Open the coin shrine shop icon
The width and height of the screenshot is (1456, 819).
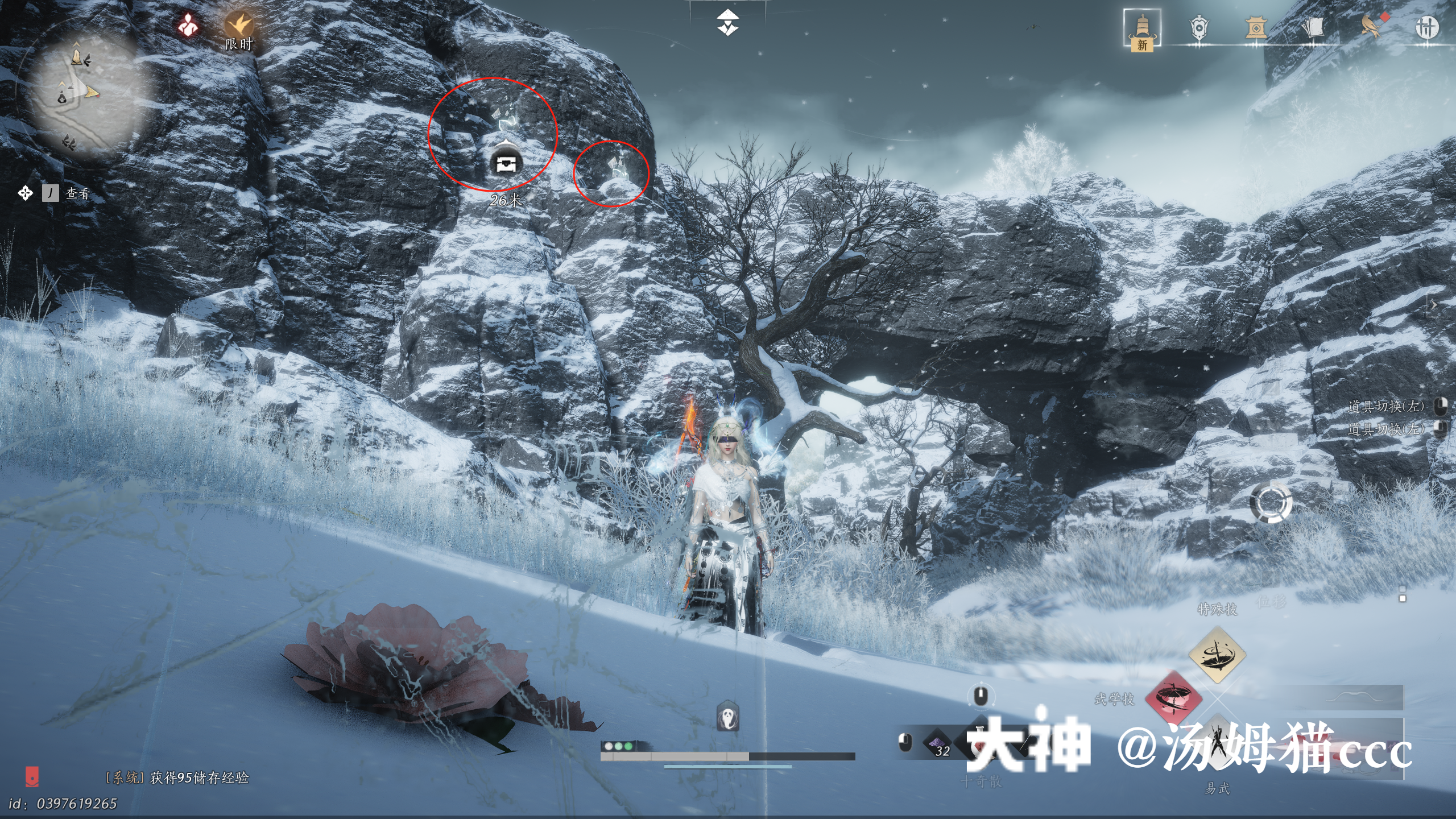point(1256,27)
